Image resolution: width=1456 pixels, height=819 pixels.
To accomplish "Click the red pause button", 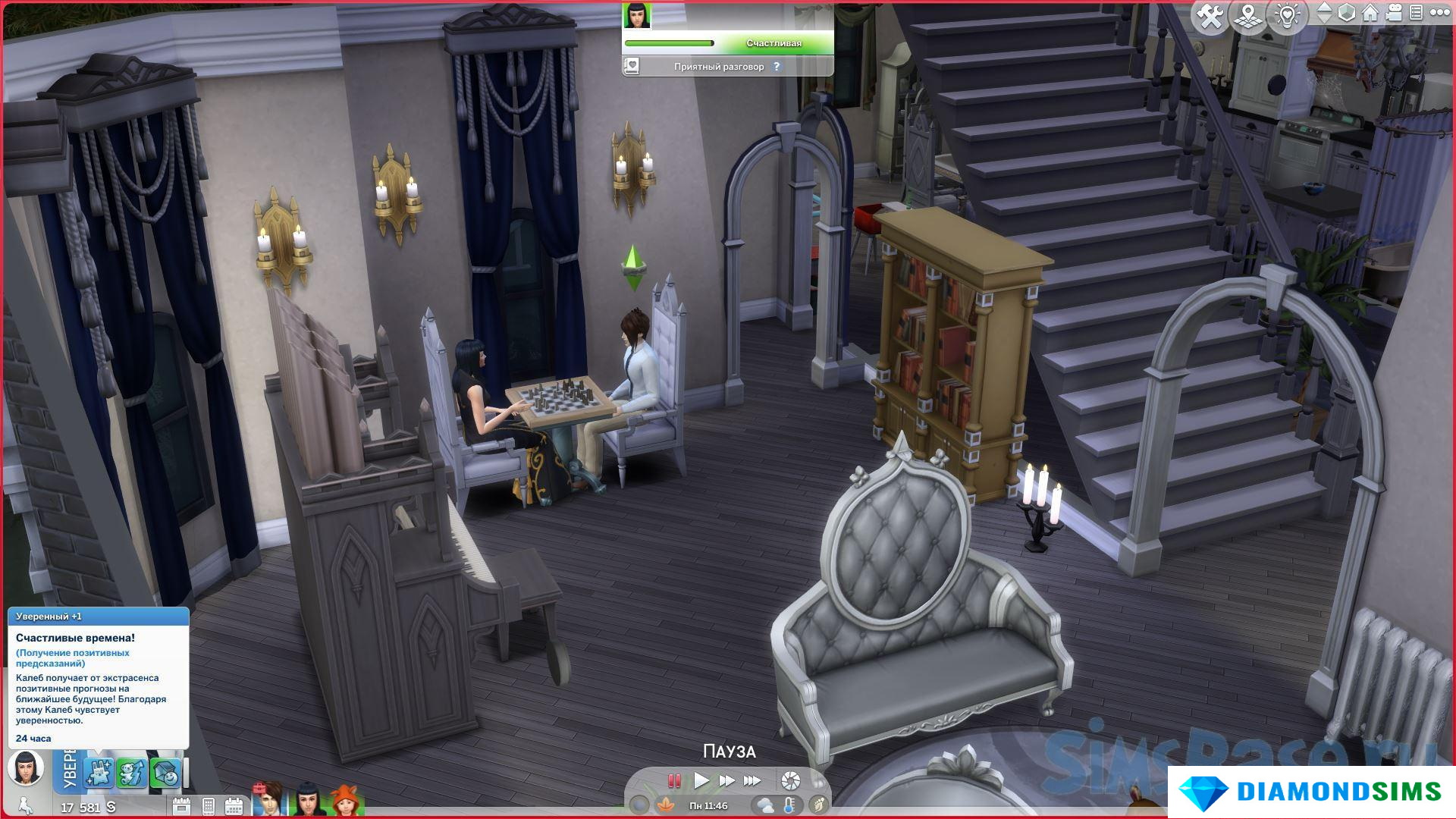I will coord(673,780).
